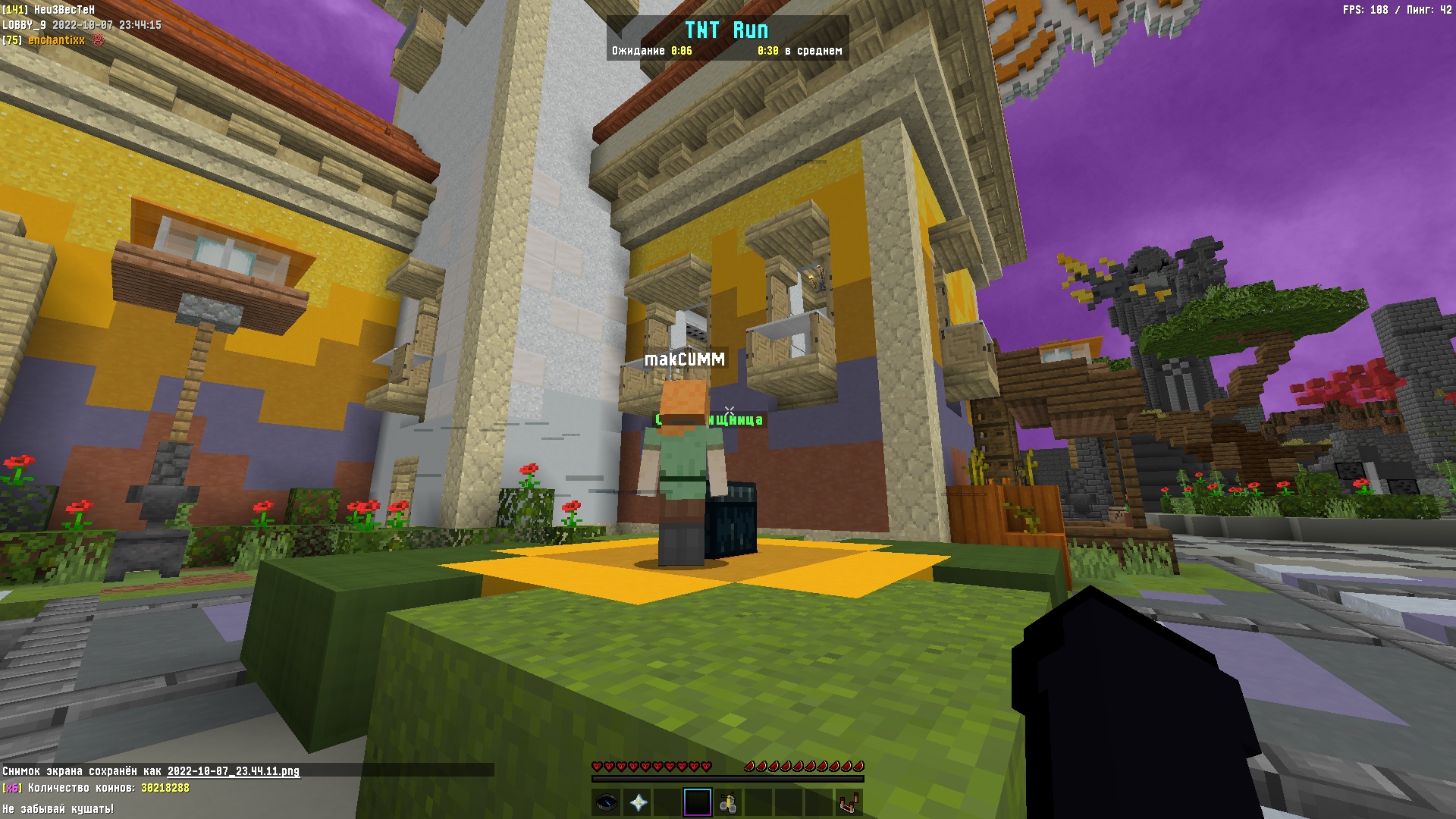Image resolution: width=1456 pixels, height=819 pixels.
Task: Select the nether star cosmetics item
Action: pos(639,801)
